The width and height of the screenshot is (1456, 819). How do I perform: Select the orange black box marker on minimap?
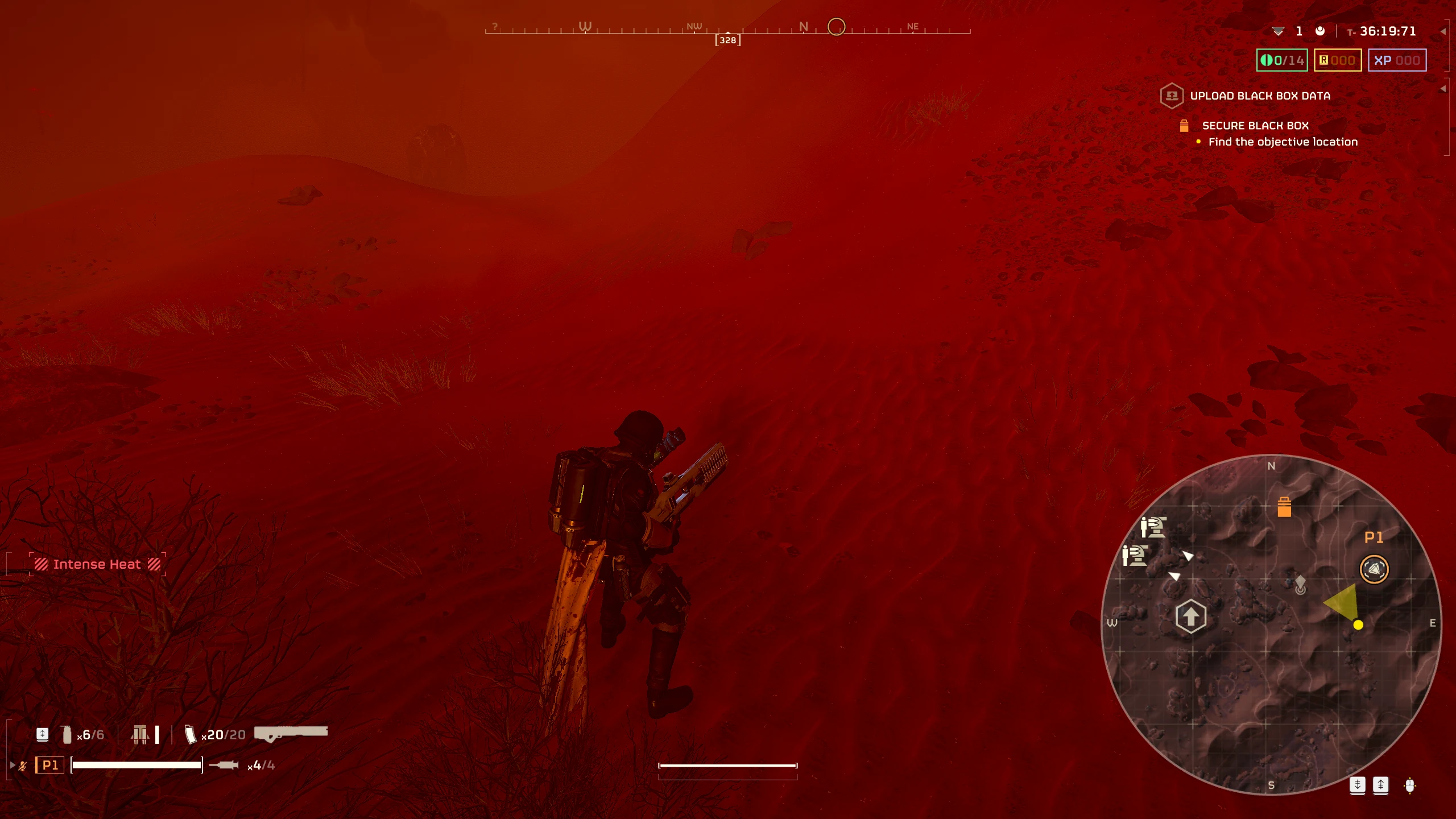pyautogui.click(x=1284, y=507)
